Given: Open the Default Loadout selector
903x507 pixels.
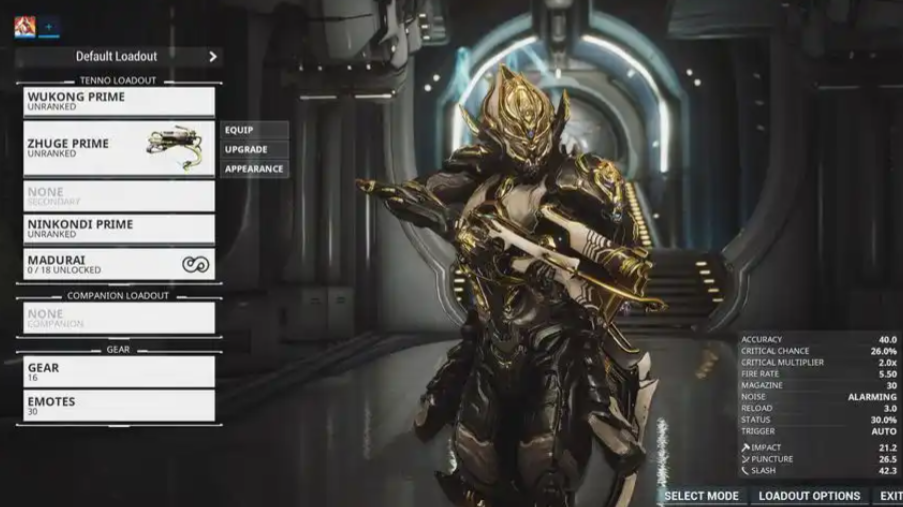Looking at the screenshot, I should [x=118, y=57].
